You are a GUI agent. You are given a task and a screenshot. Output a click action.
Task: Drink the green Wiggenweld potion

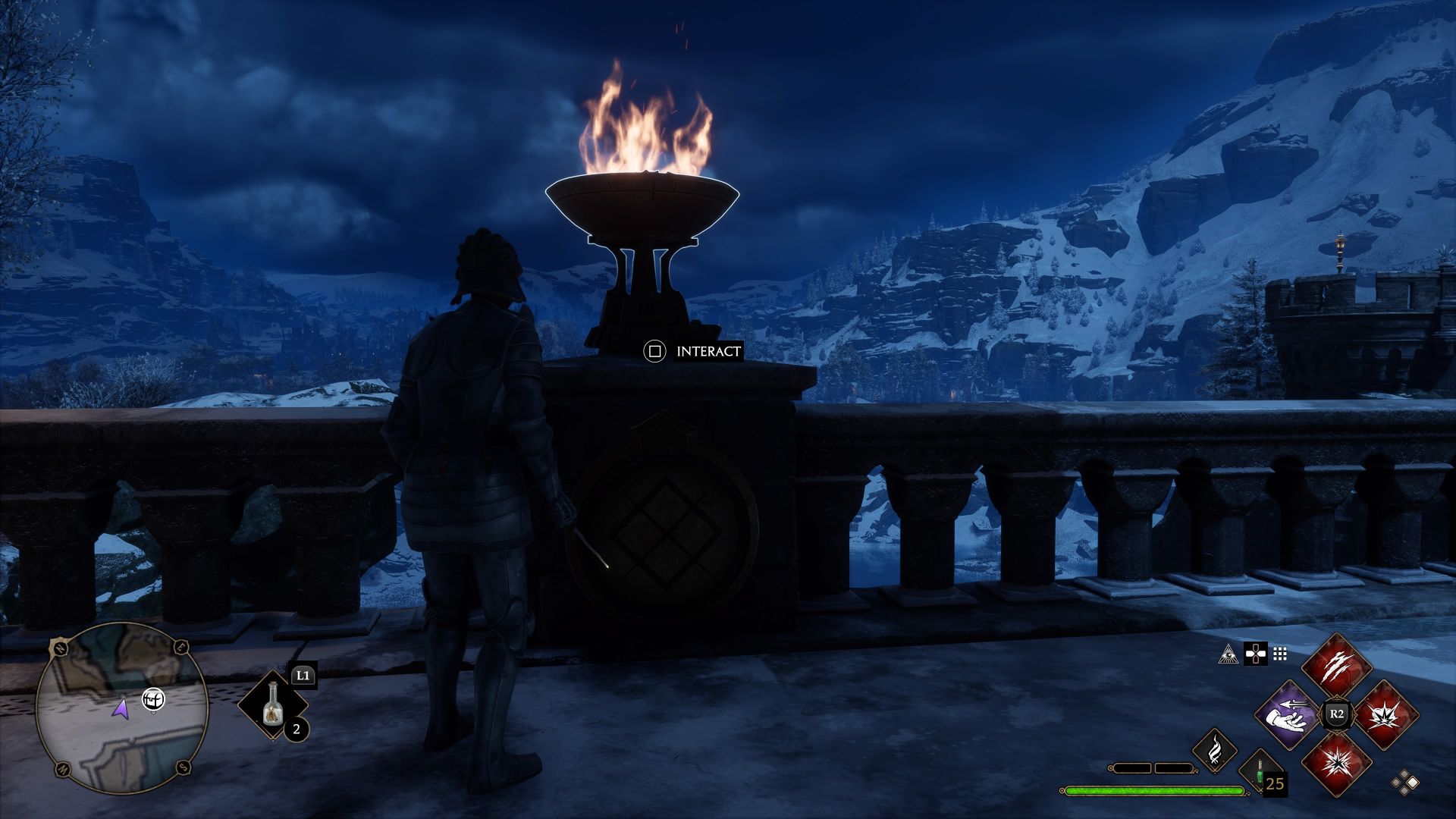point(1259,774)
